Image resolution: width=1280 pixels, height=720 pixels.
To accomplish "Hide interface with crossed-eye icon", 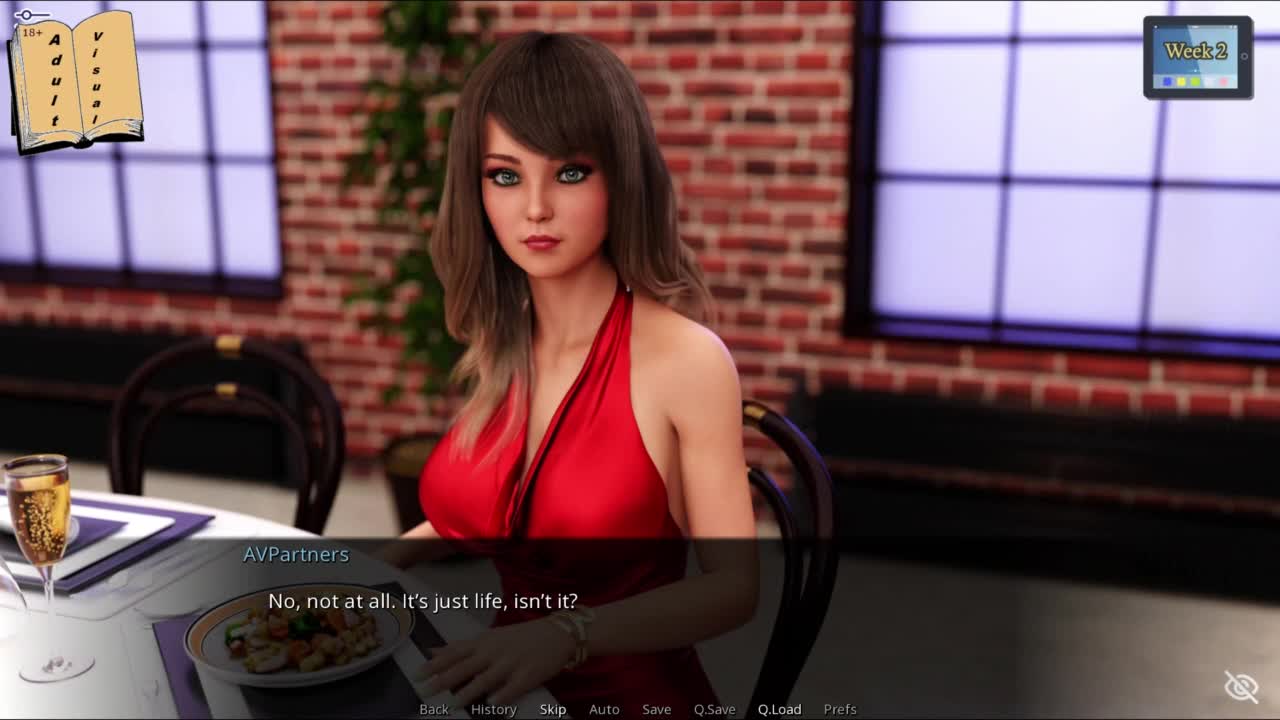I will coord(1241,687).
